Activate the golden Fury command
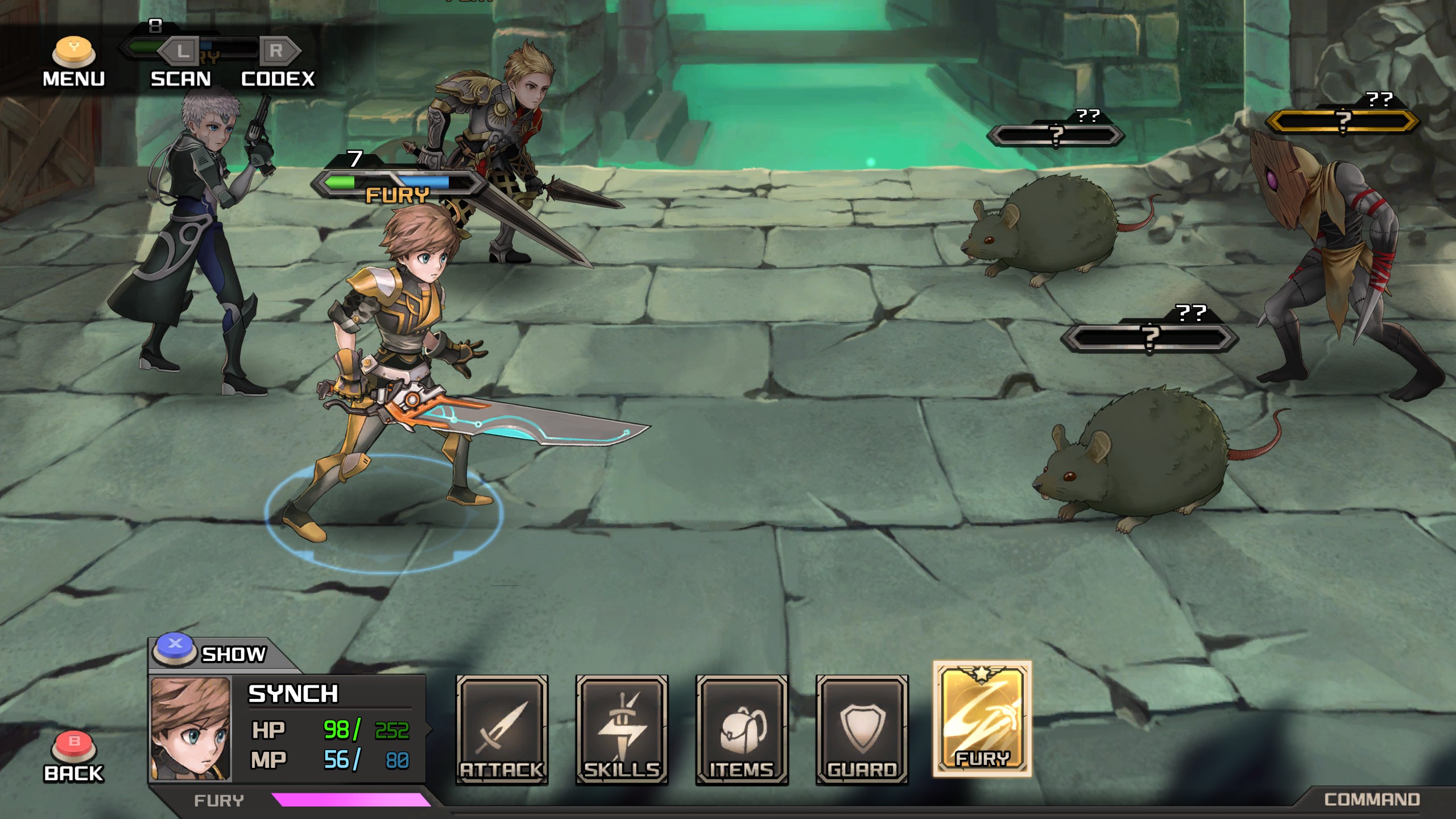 point(982,718)
